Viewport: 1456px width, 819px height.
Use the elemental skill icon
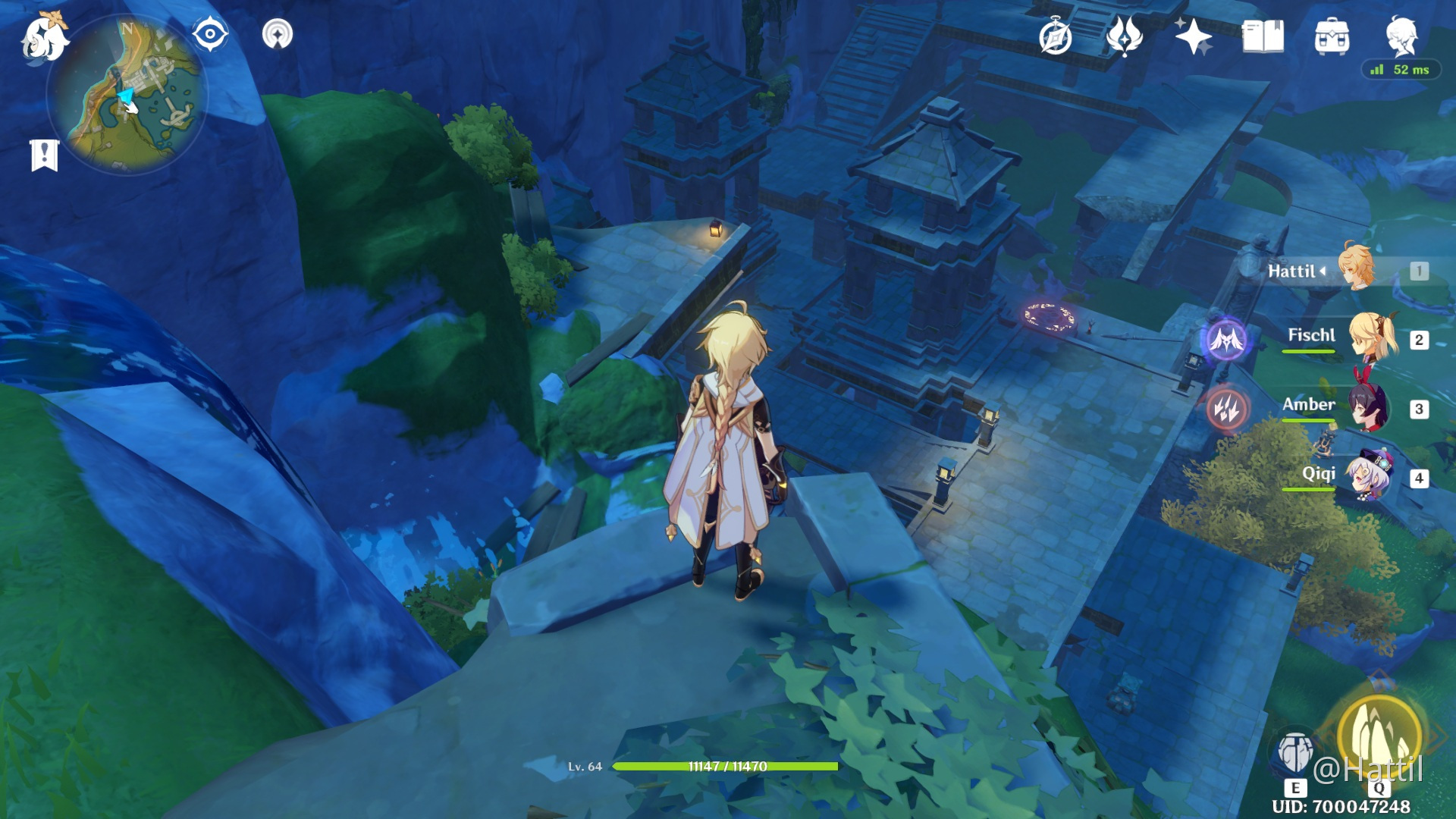point(1295,752)
